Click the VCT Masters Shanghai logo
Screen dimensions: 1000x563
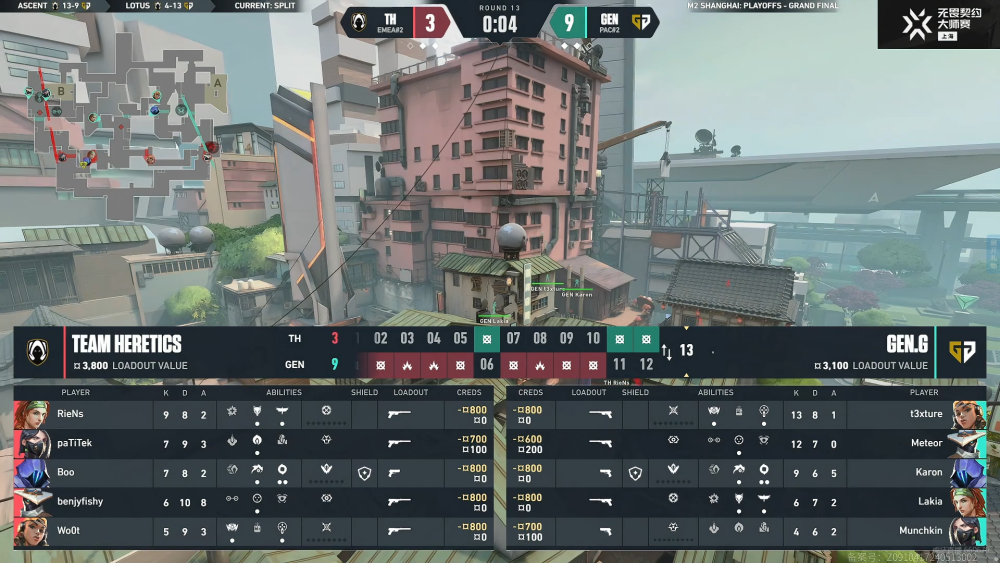[938, 24]
